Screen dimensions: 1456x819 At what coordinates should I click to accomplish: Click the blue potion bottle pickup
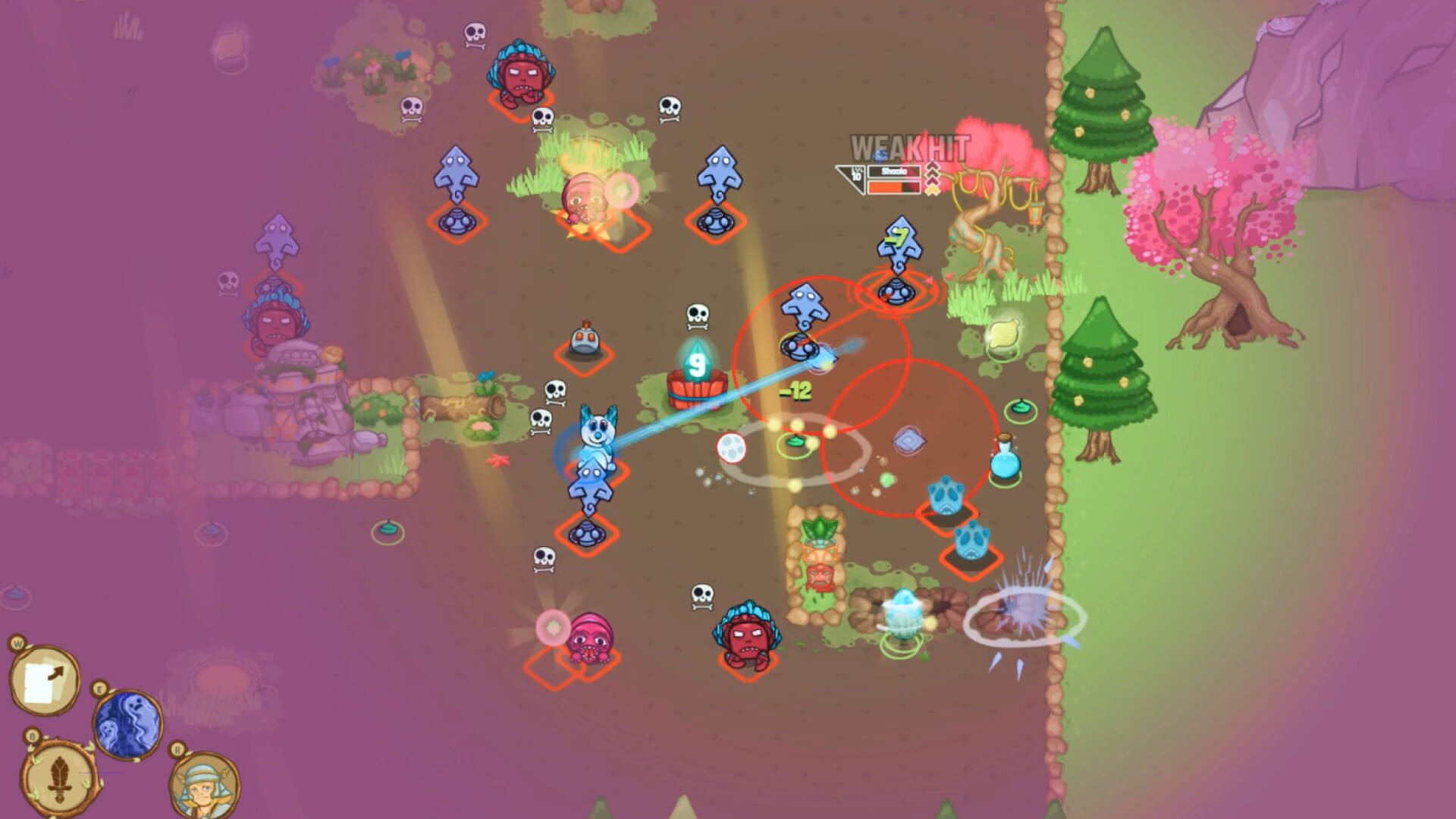(x=1003, y=461)
